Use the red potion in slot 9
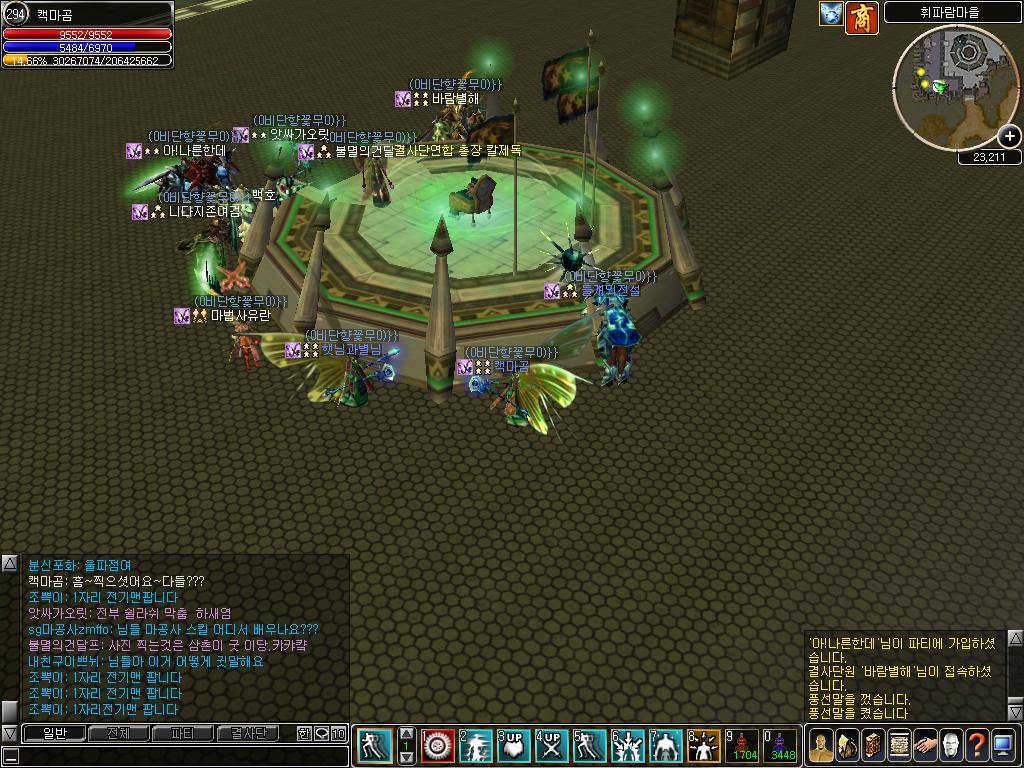The width and height of the screenshot is (1024, 768). [x=743, y=746]
